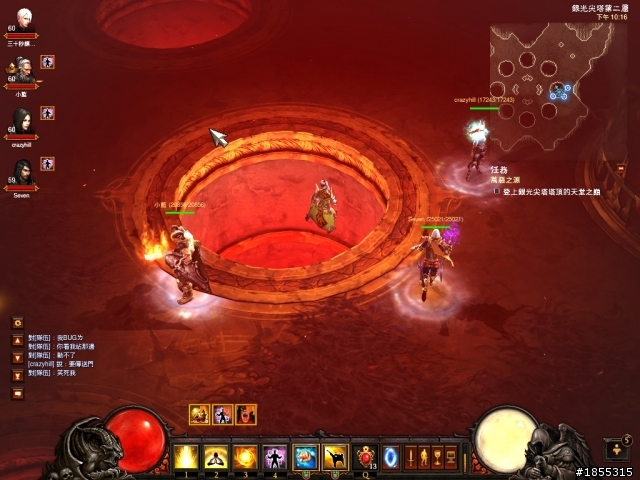Click the banner icon beside crazyhill's portrait
This screenshot has height=480, width=640.
click(47, 113)
